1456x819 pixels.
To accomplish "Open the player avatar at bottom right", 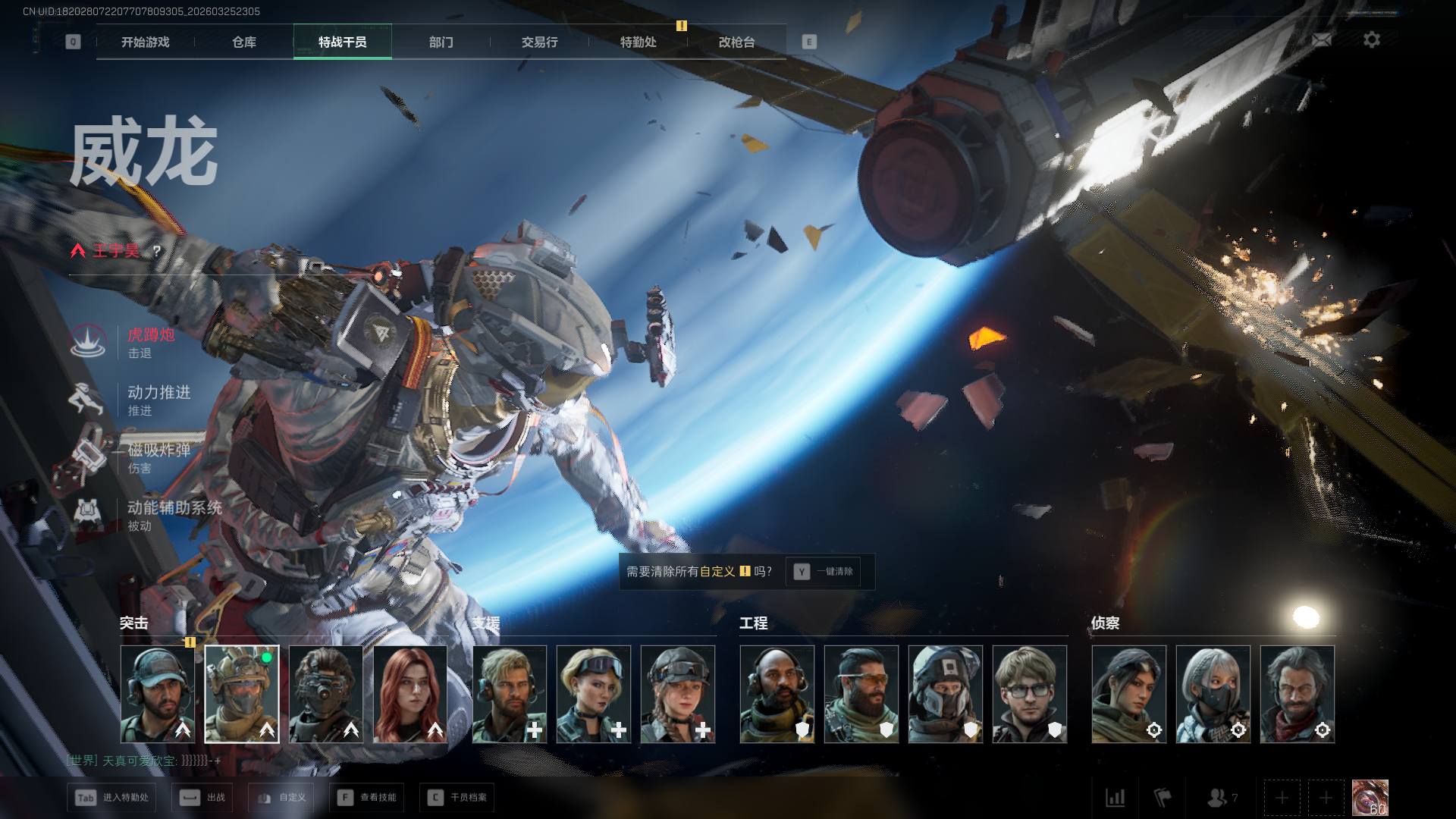I will click(x=1370, y=798).
